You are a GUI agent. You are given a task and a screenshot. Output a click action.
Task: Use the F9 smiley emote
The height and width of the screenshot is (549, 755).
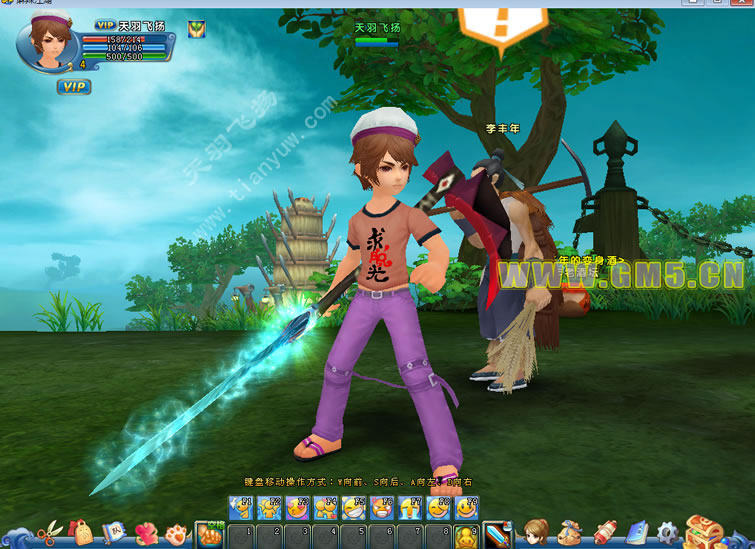467,509
